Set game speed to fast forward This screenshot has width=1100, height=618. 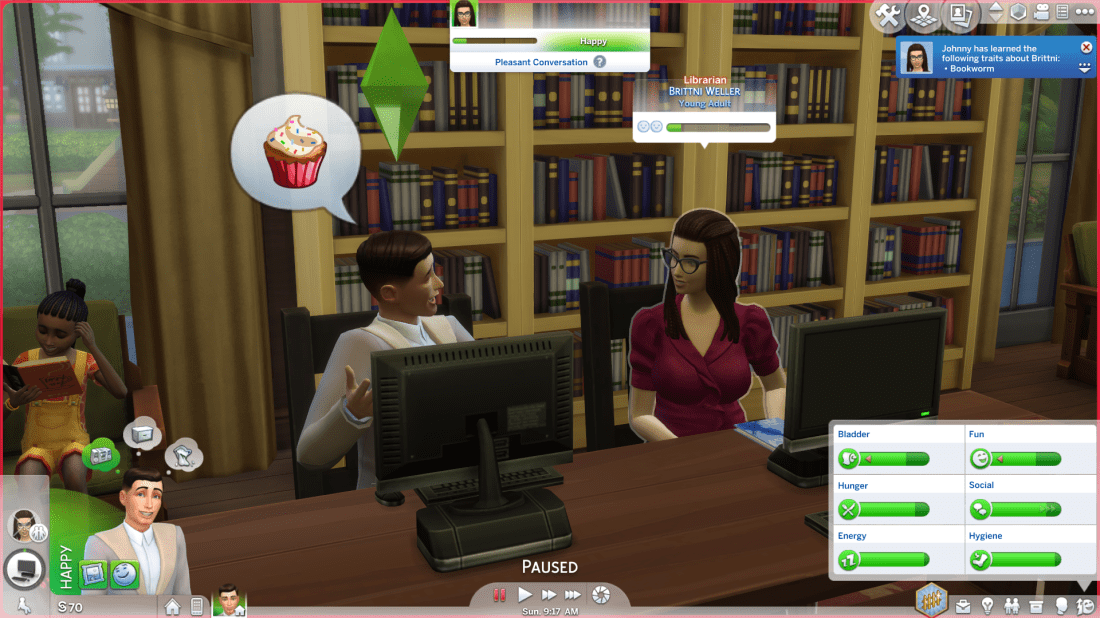click(x=549, y=595)
